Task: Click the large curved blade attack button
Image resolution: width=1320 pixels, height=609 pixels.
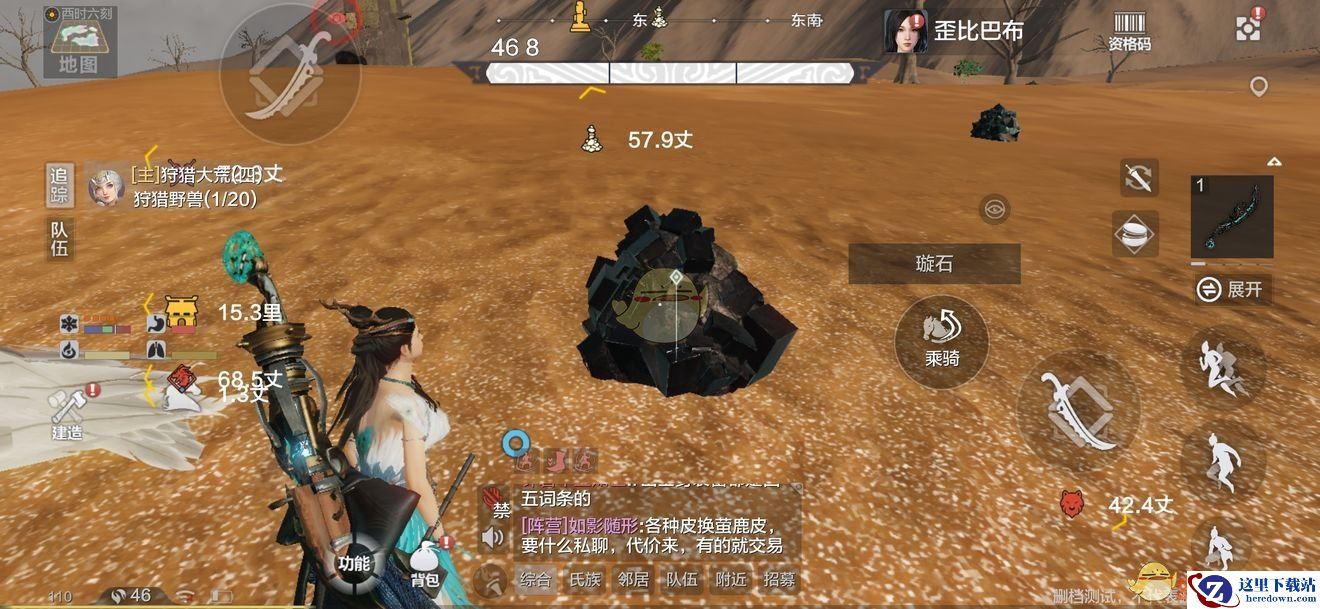Action: (x=1078, y=411)
